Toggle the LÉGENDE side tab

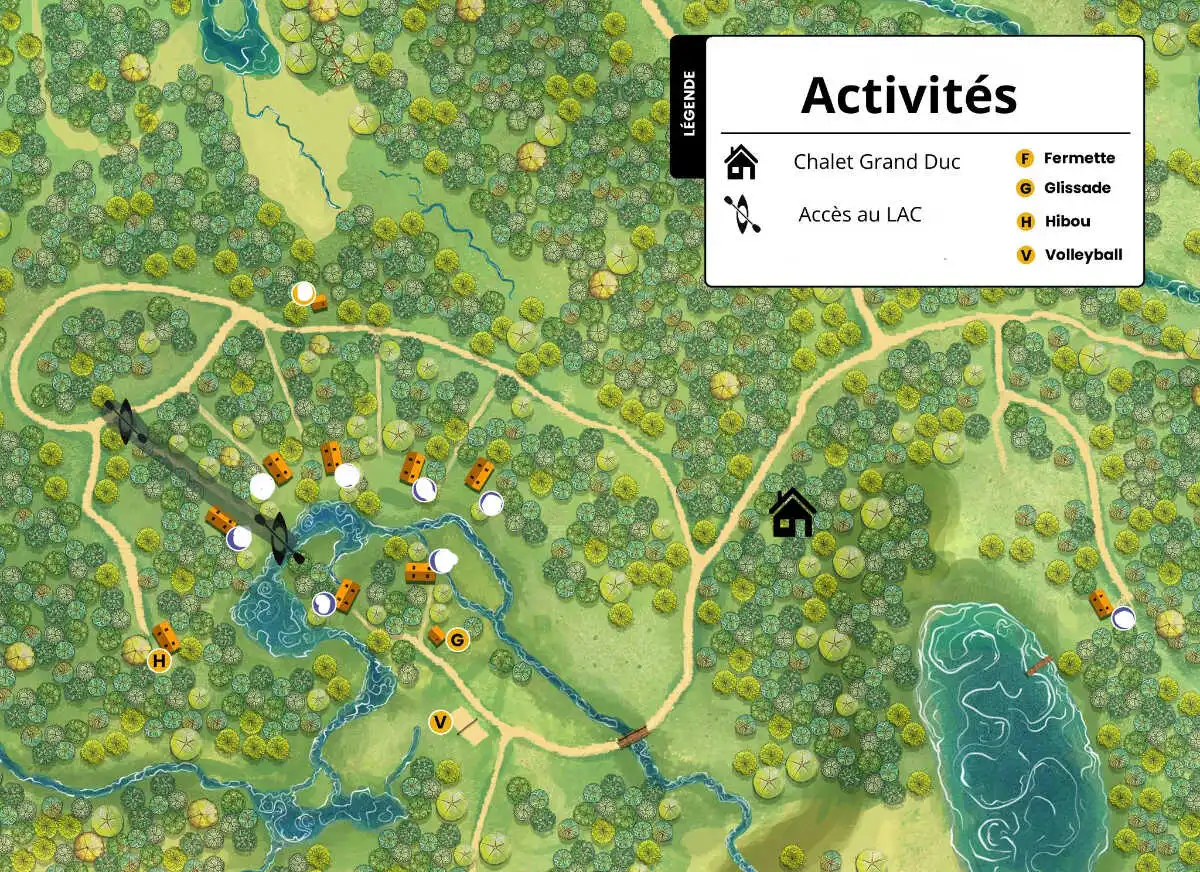pos(688,107)
